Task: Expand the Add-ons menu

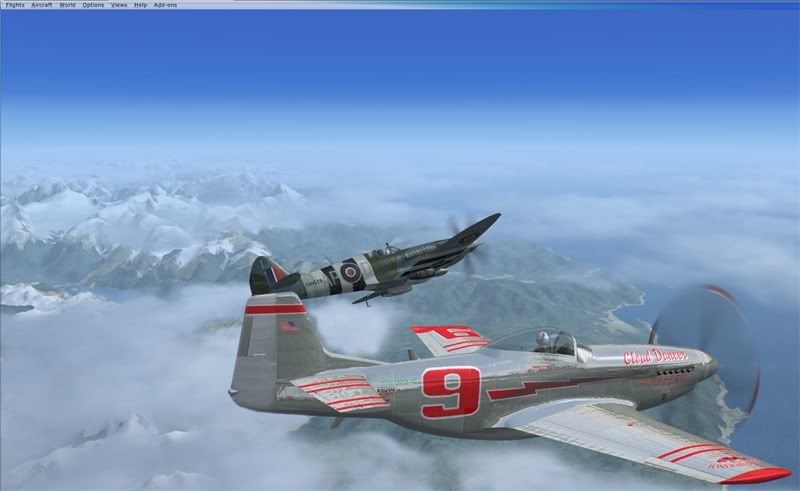Action: 165,5
